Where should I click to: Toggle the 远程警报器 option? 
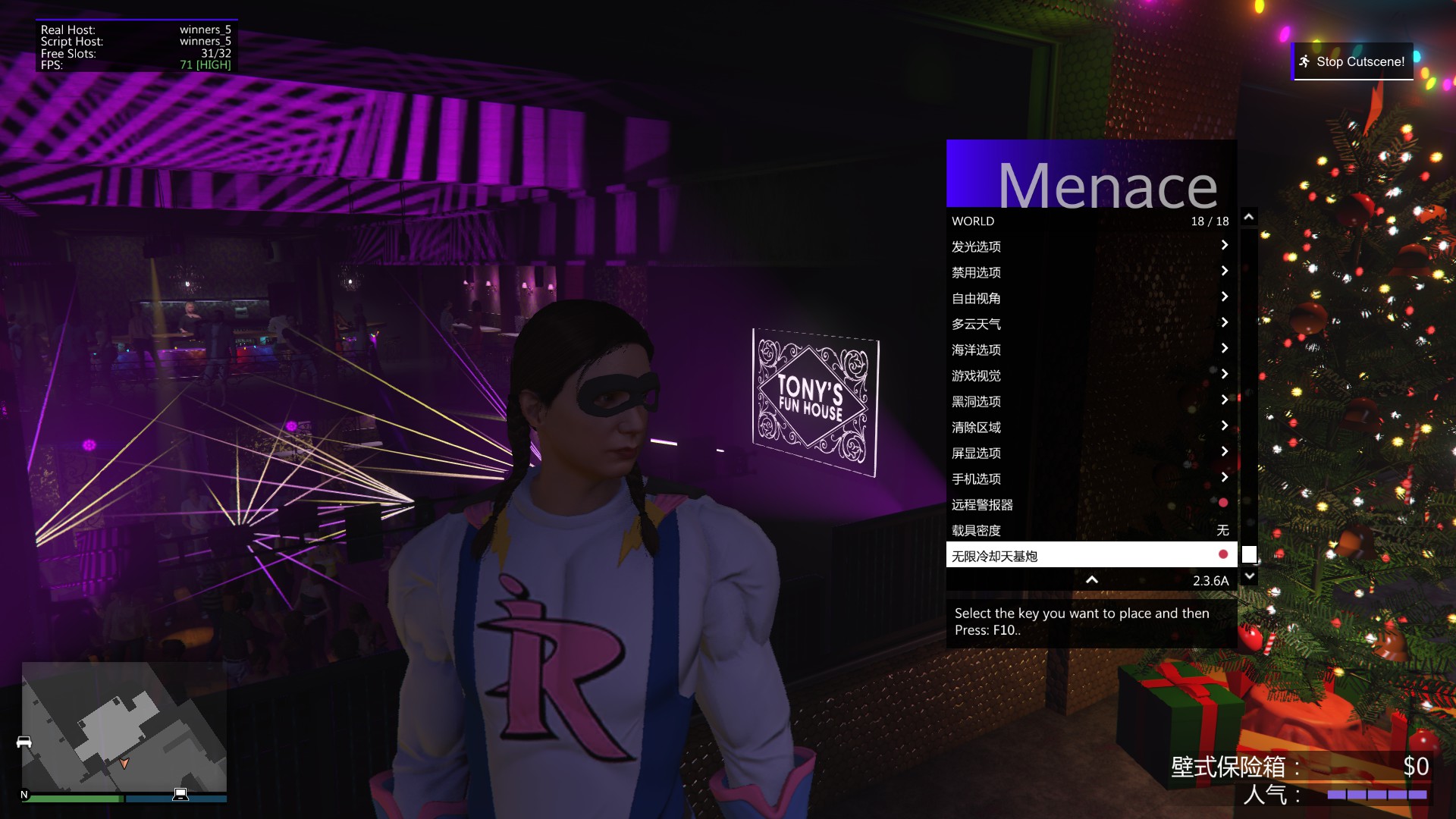(x=1090, y=504)
